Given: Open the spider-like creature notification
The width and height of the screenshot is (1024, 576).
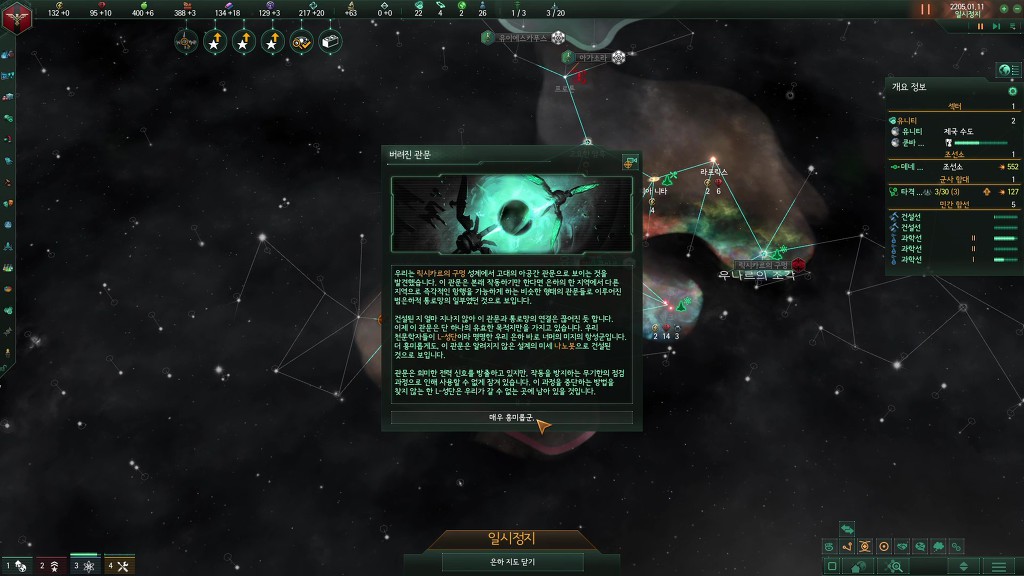Looking at the screenshot, I should [x=186, y=42].
